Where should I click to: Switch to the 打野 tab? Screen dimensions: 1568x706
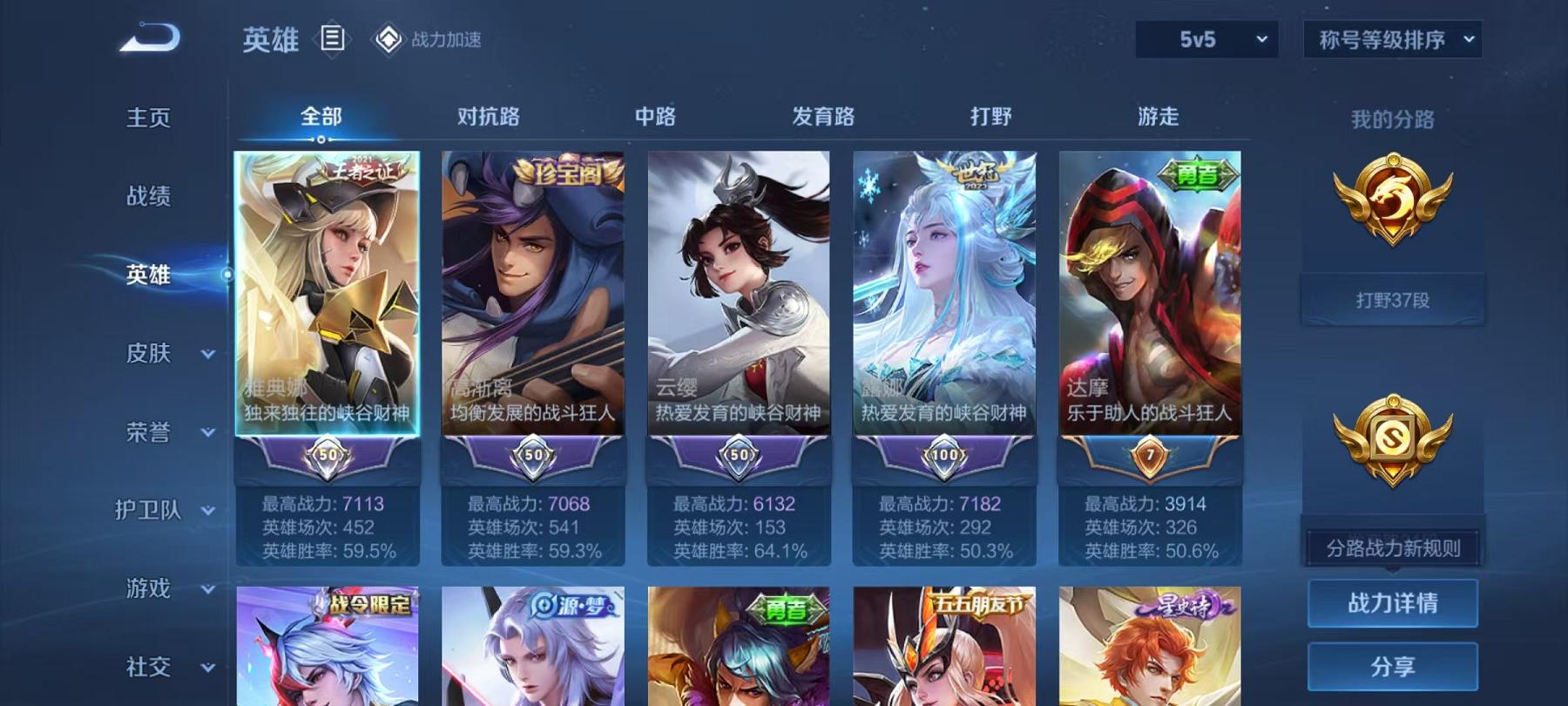[990, 117]
